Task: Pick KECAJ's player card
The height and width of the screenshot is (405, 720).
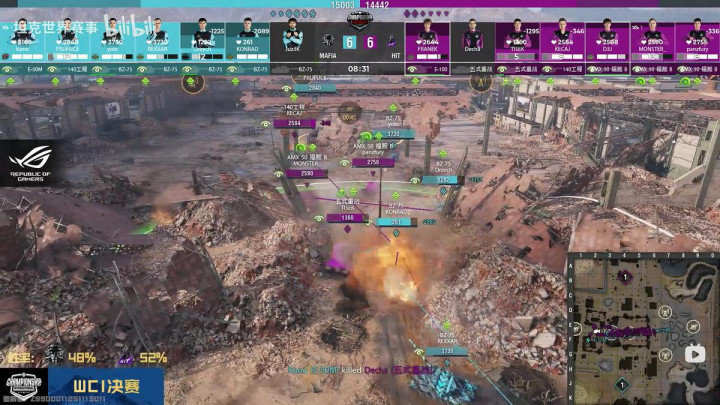Action: (x=562, y=37)
